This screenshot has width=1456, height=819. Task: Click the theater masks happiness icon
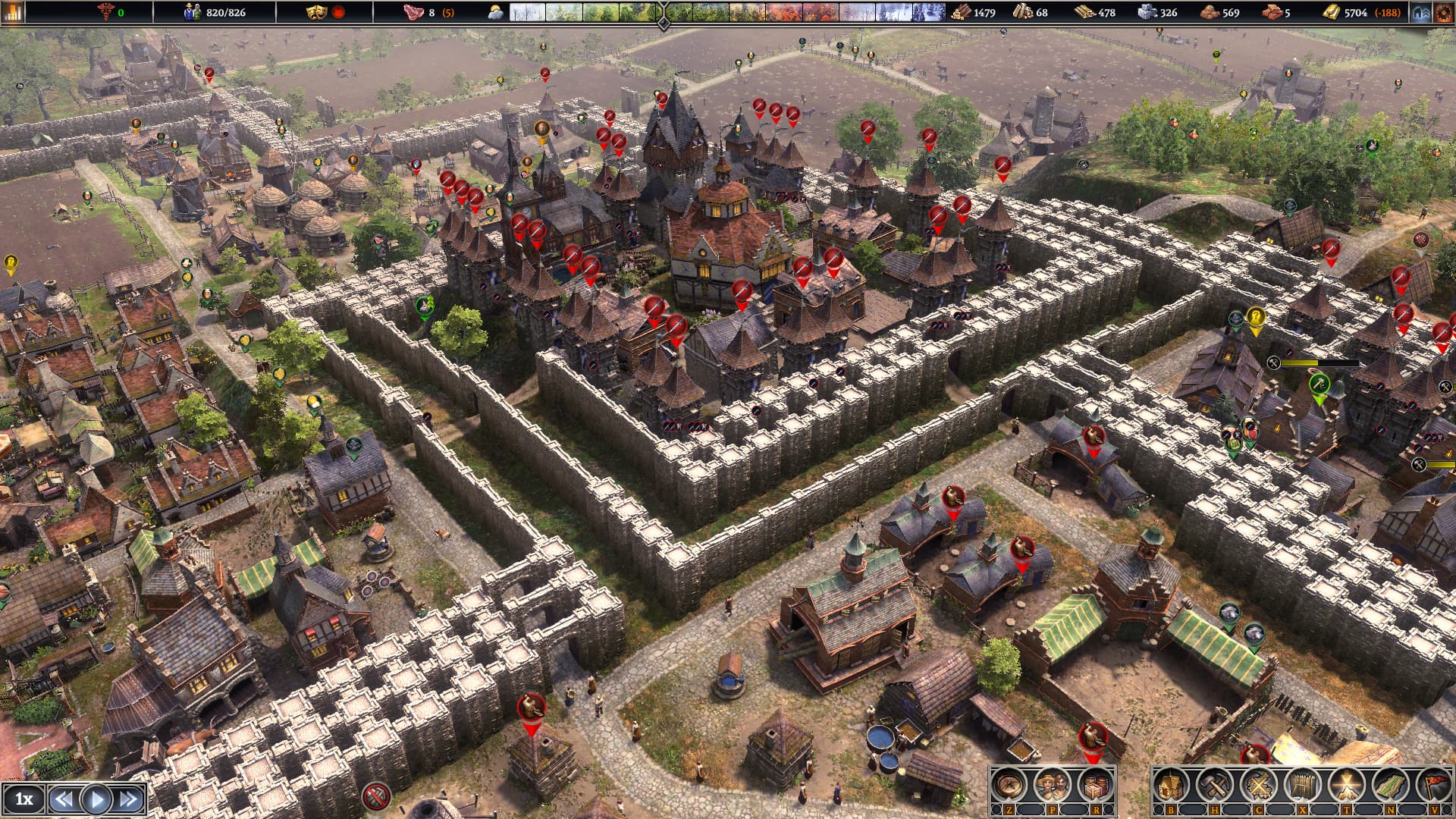(315, 12)
